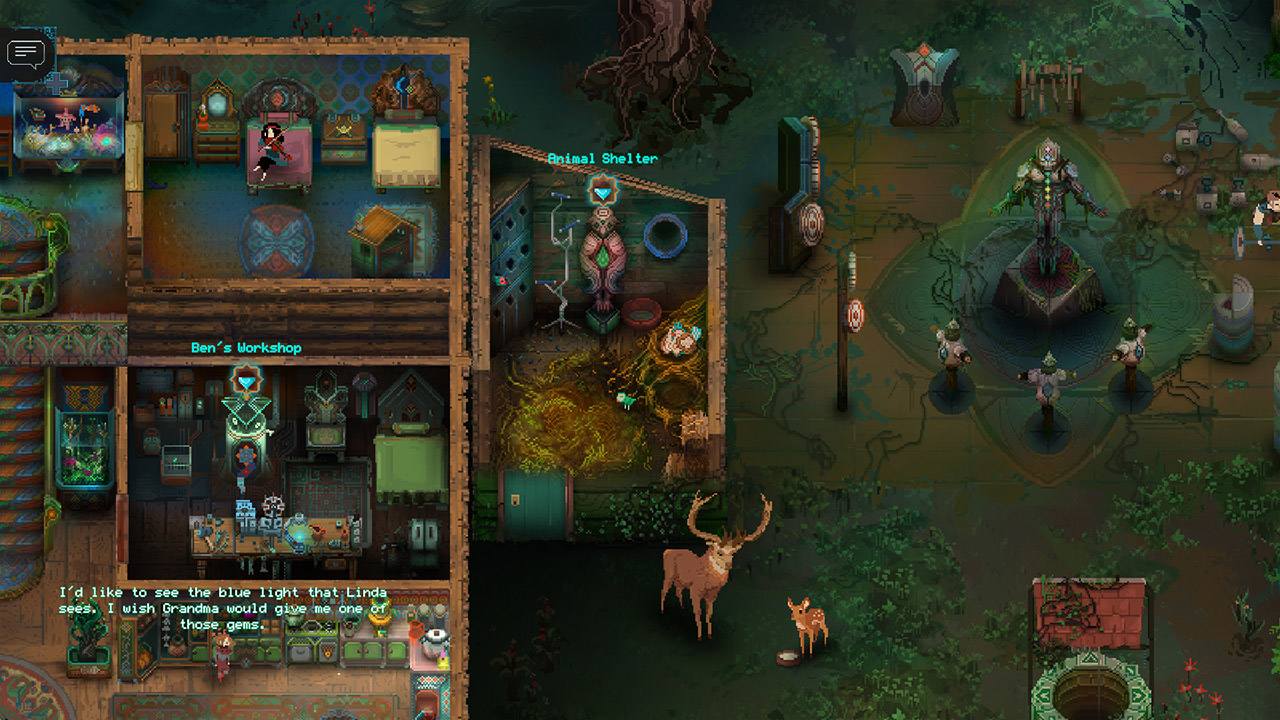Open the conversation log speech bubble icon
1280x720 pixels.
pos(27,53)
